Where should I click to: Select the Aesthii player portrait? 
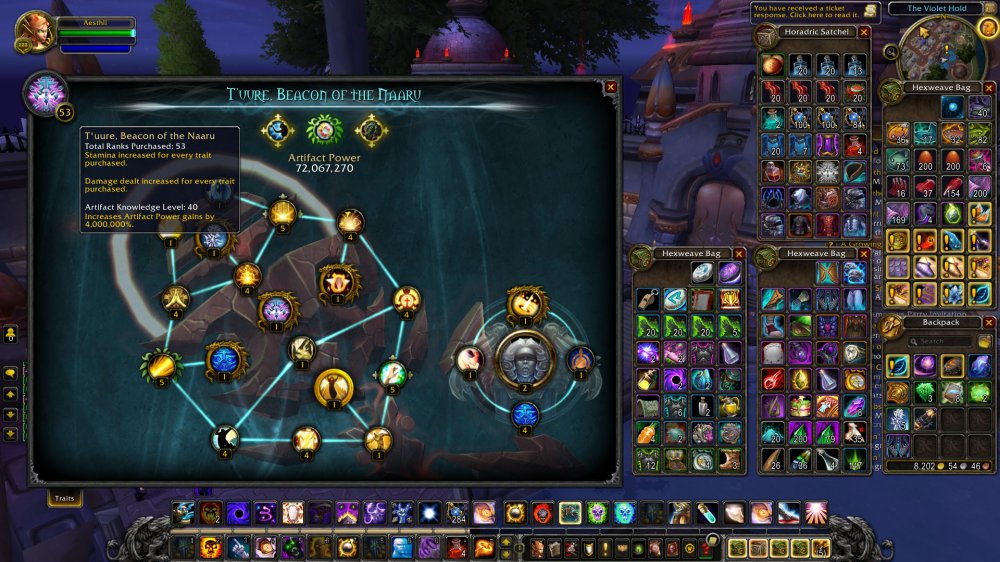33,32
